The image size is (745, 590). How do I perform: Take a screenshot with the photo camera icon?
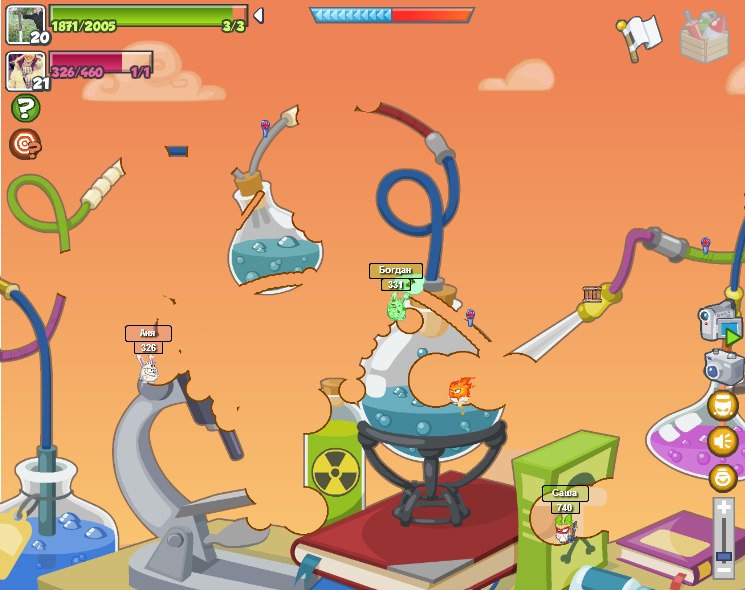[723, 367]
